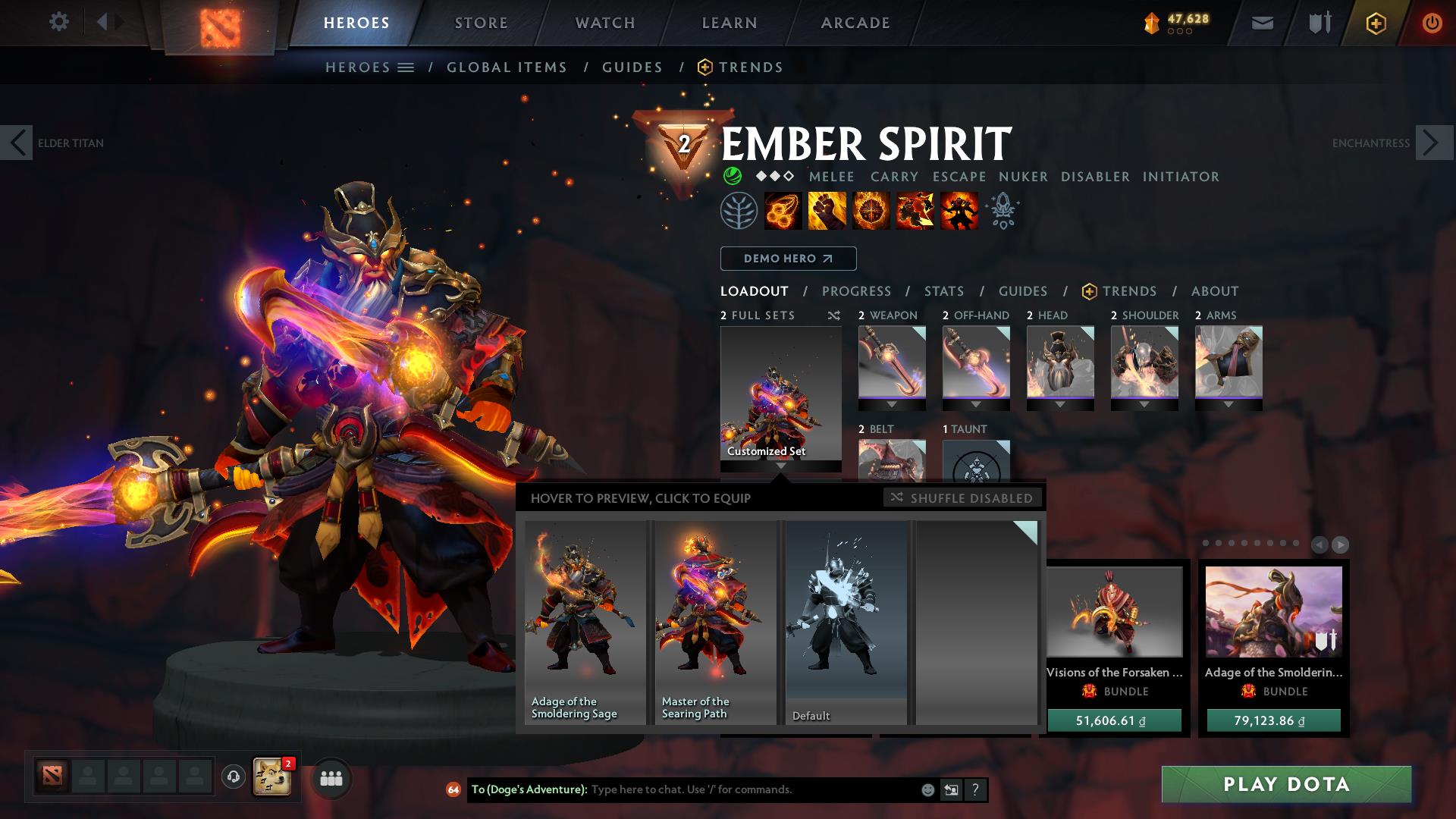The height and width of the screenshot is (819, 1456).
Task: Open the settings gear
Action: pos(59,23)
